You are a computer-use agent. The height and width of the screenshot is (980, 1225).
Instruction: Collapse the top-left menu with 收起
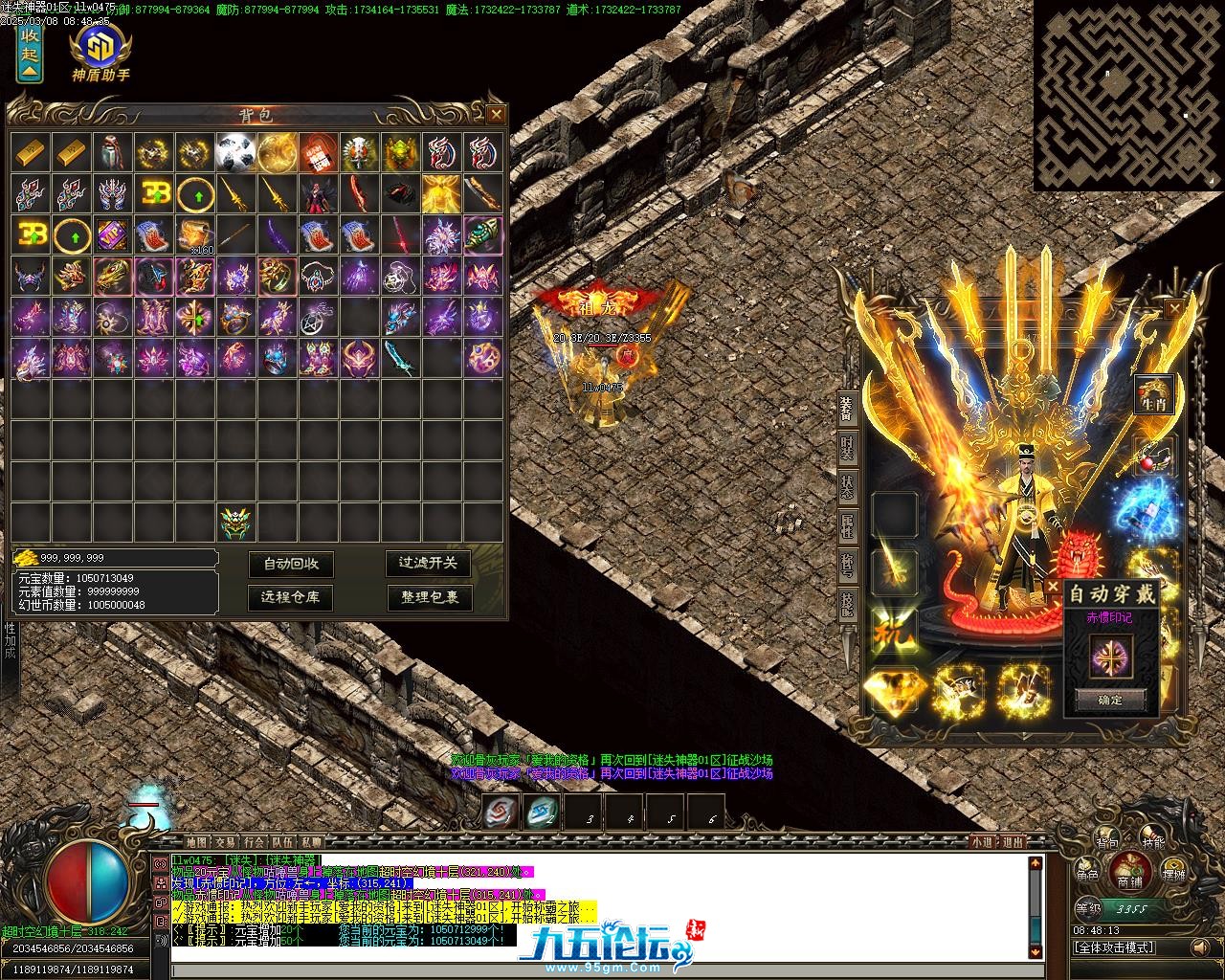click(30, 53)
